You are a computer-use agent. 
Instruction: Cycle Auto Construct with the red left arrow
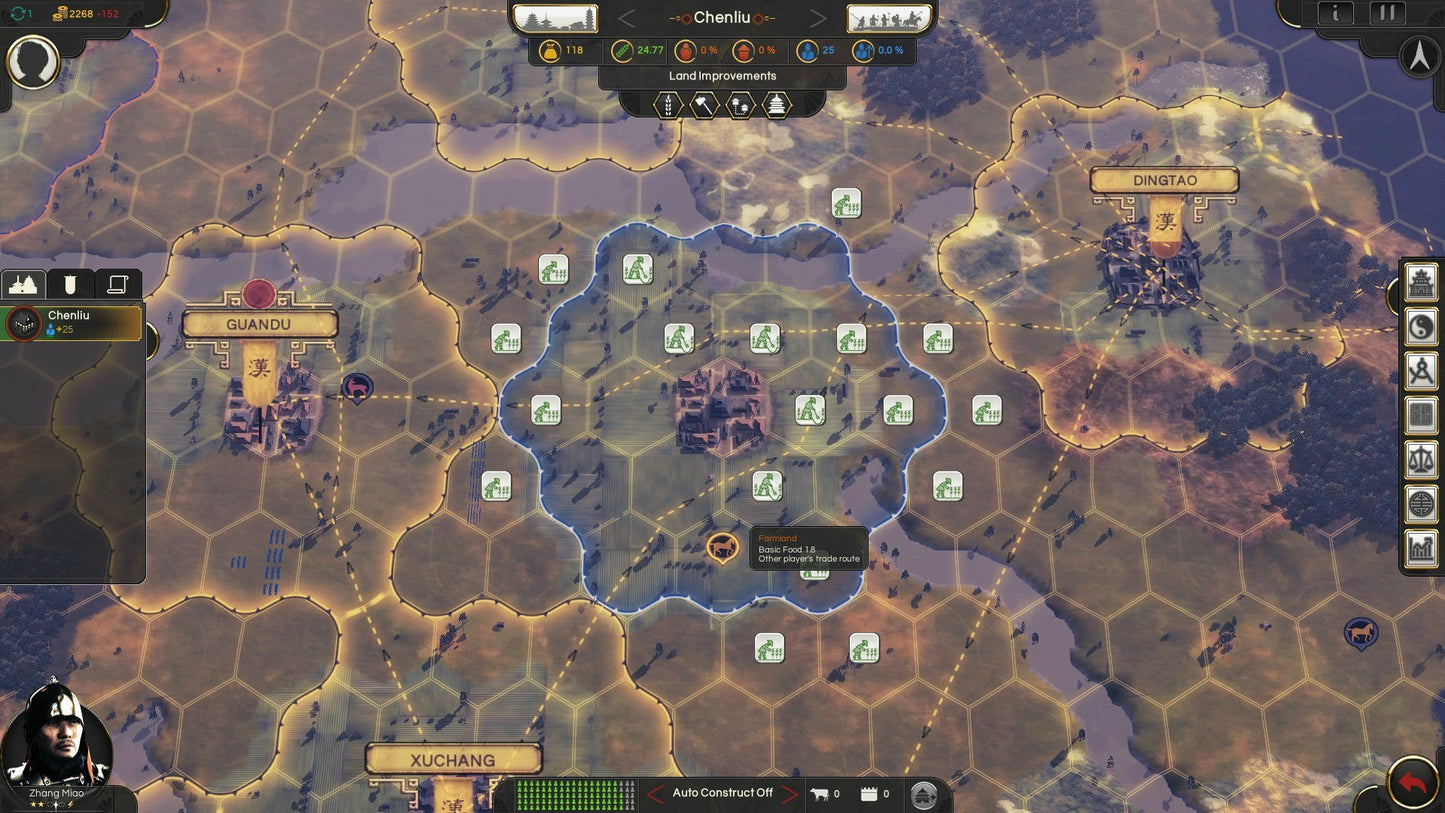[654, 792]
